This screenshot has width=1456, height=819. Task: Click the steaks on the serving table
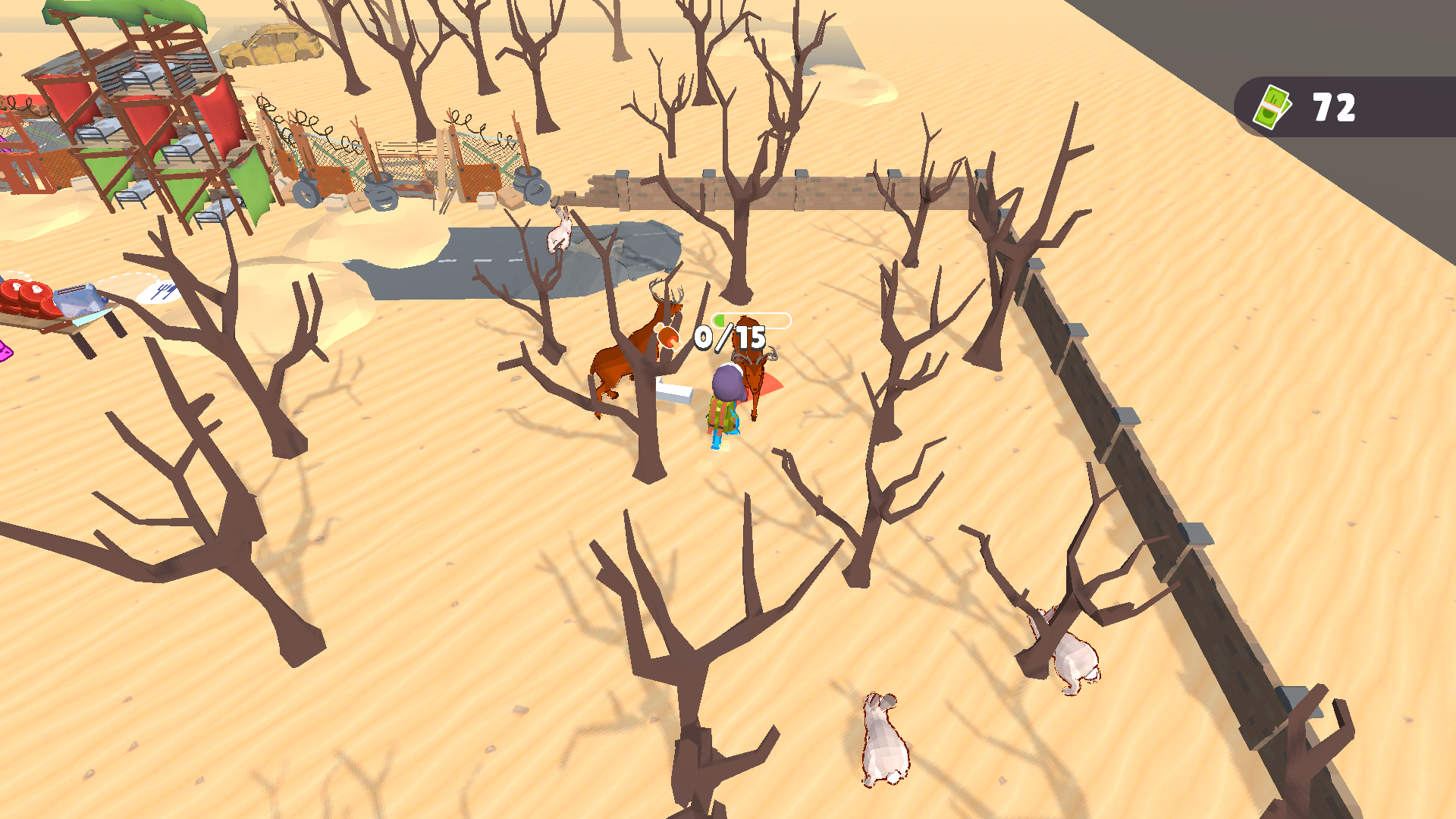click(24, 295)
